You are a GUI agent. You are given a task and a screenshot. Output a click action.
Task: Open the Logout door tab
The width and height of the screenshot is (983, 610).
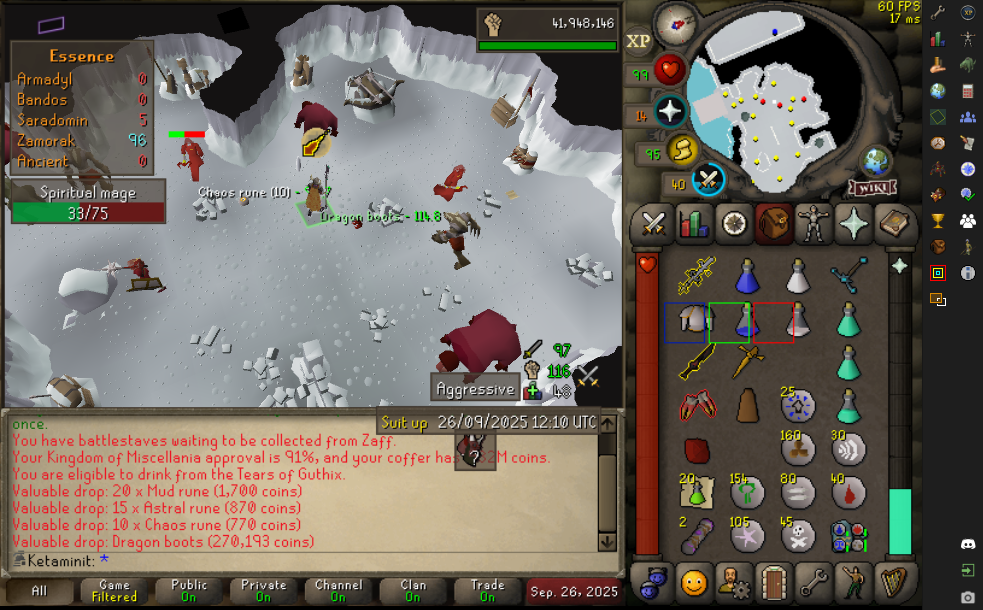(x=771, y=580)
